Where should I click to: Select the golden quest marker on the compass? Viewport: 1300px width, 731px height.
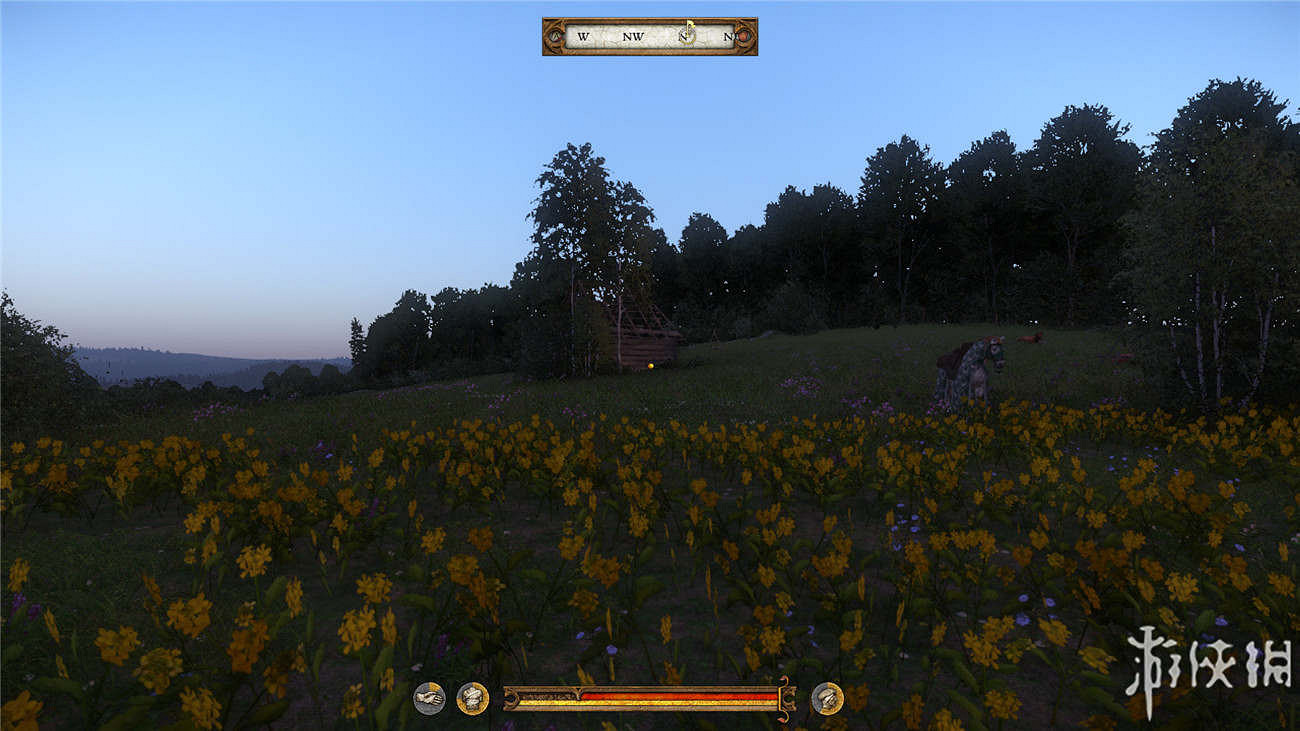point(688,32)
